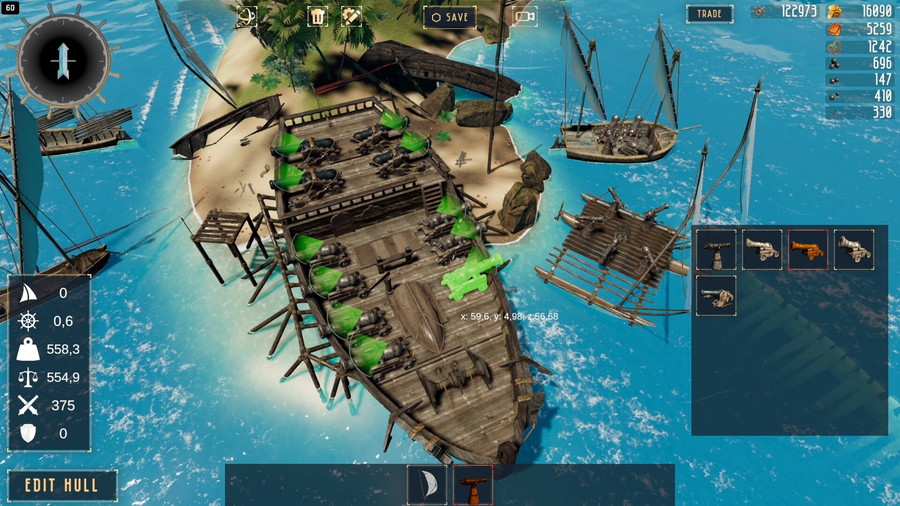Select the highlighted orange cannon
The image size is (900, 506).
[807, 250]
